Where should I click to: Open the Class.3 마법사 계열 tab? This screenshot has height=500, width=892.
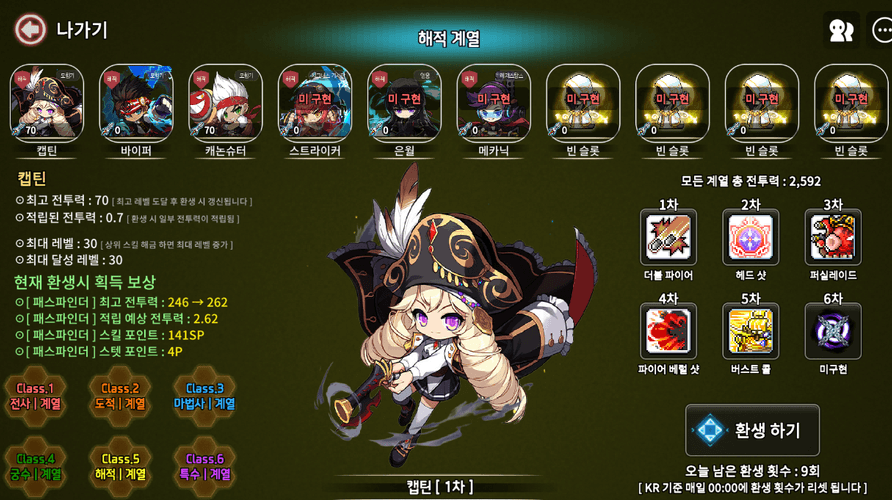coord(203,396)
